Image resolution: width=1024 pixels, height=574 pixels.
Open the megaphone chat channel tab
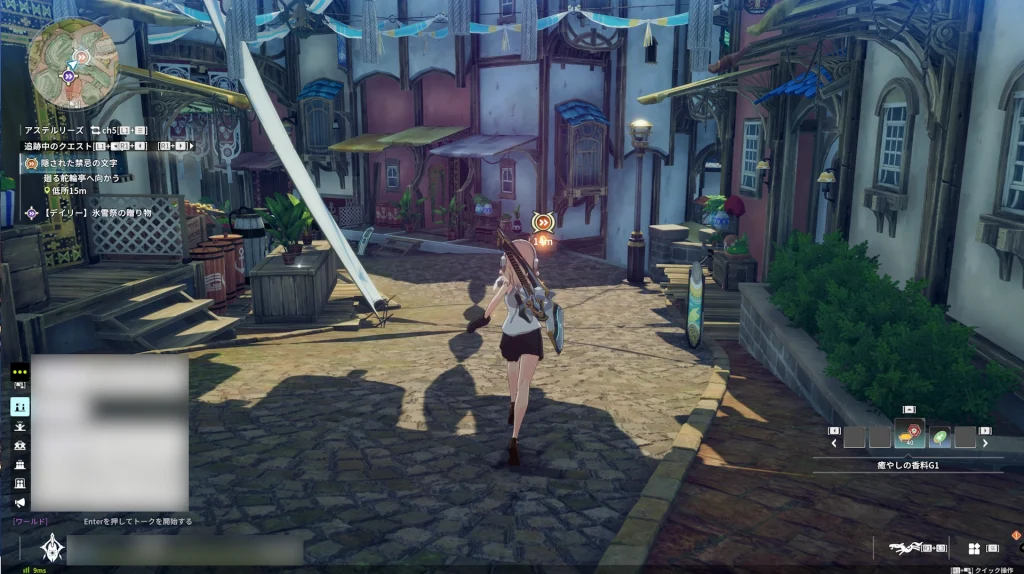[20, 502]
